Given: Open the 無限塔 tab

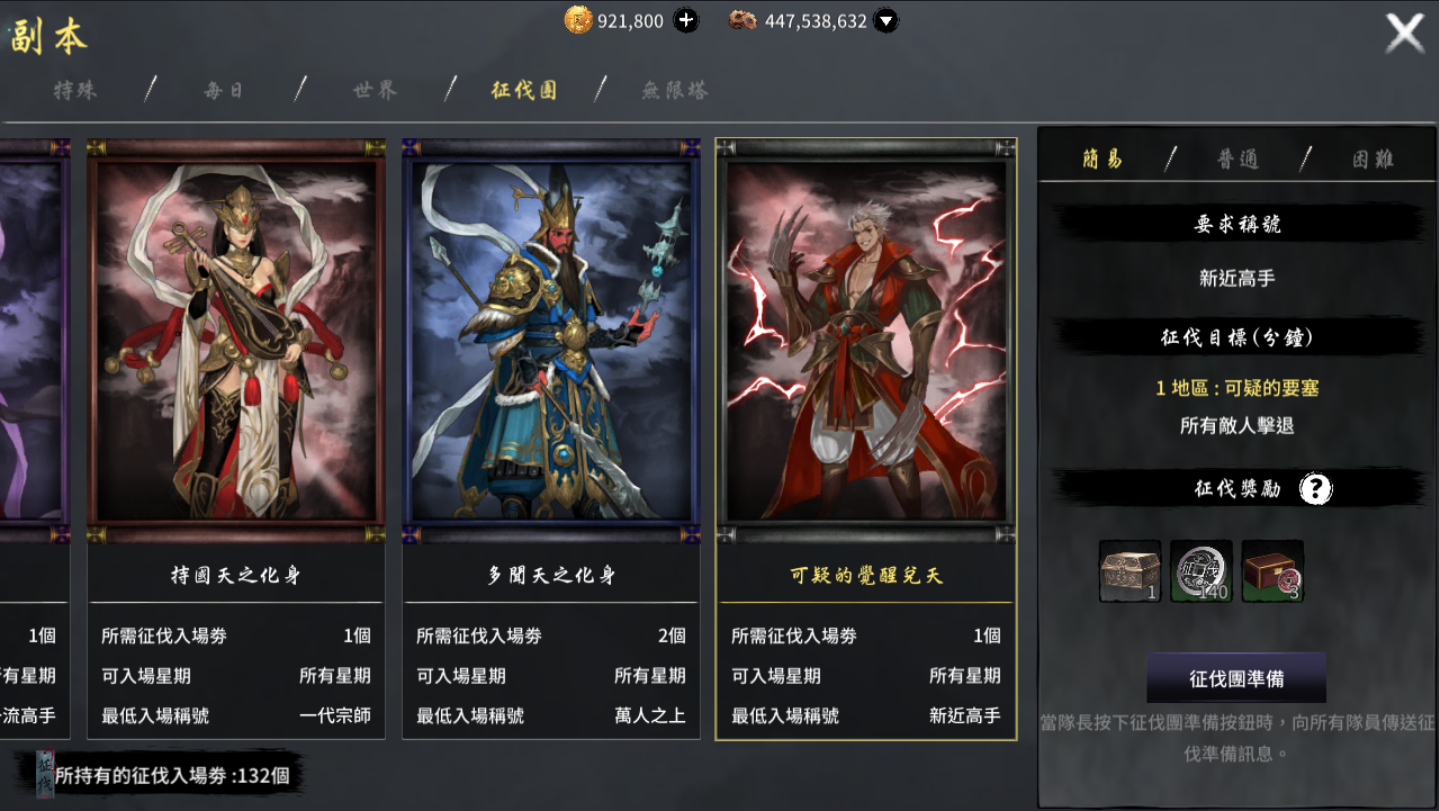Looking at the screenshot, I should tap(675, 90).
